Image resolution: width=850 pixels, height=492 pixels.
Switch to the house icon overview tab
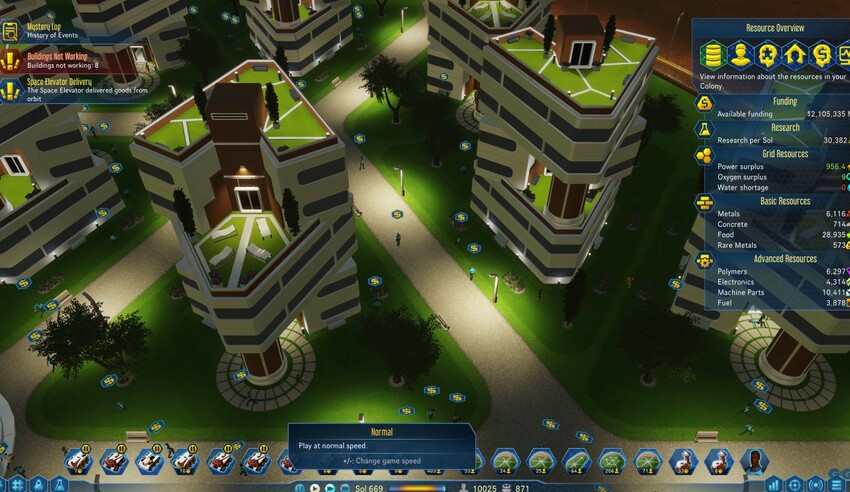tap(794, 54)
